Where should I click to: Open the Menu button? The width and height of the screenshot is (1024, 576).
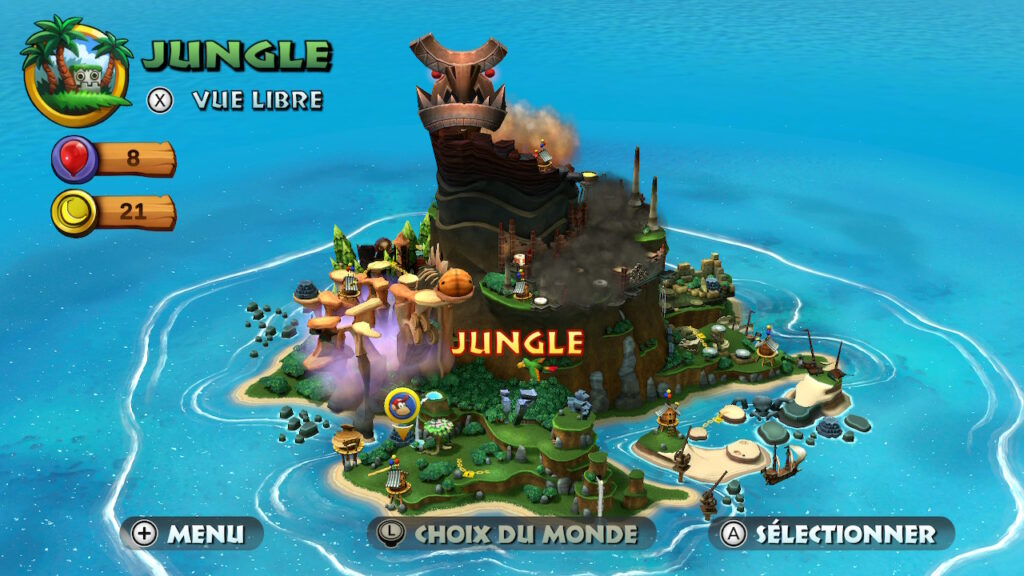click(191, 533)
